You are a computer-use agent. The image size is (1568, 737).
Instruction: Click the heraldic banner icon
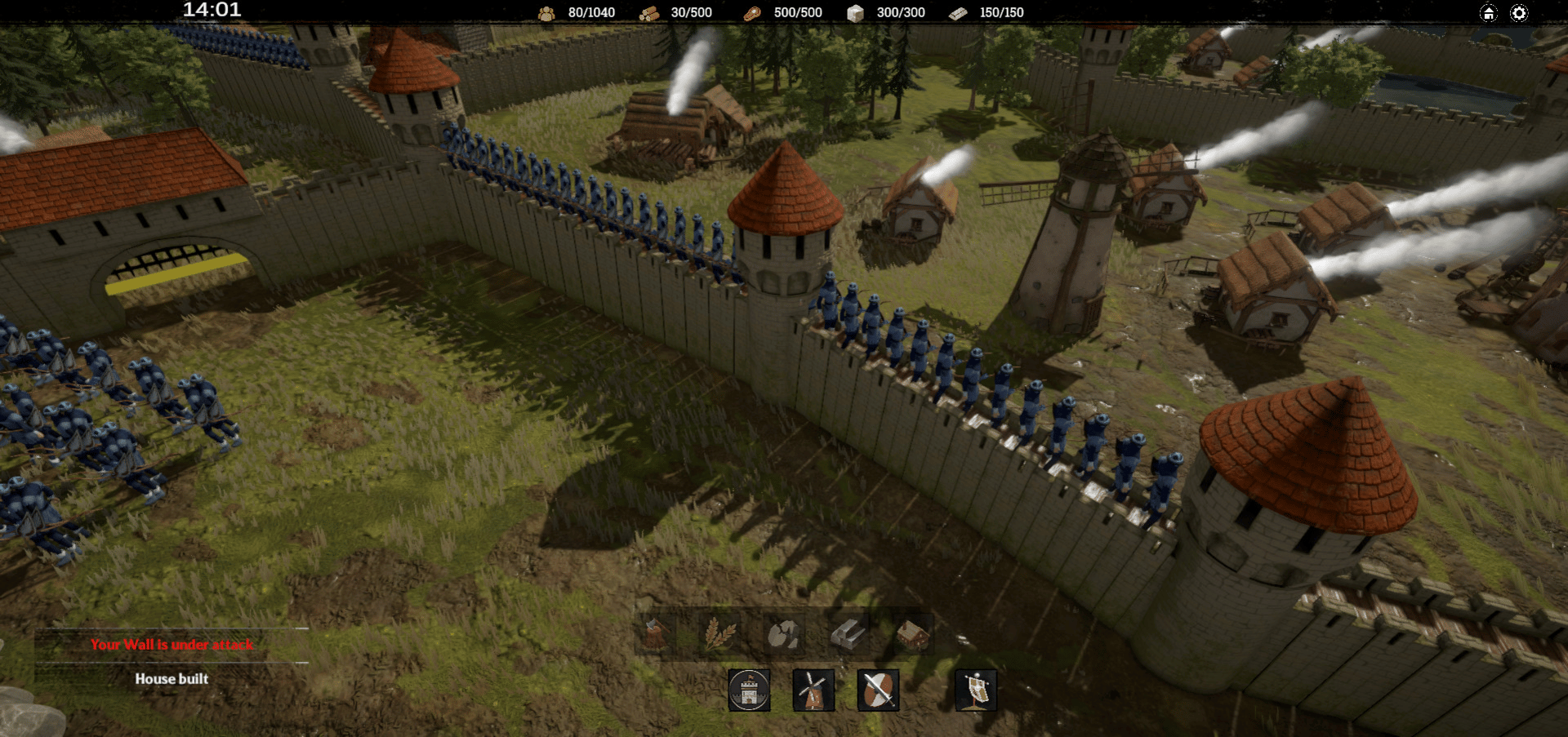pos(976,690)
